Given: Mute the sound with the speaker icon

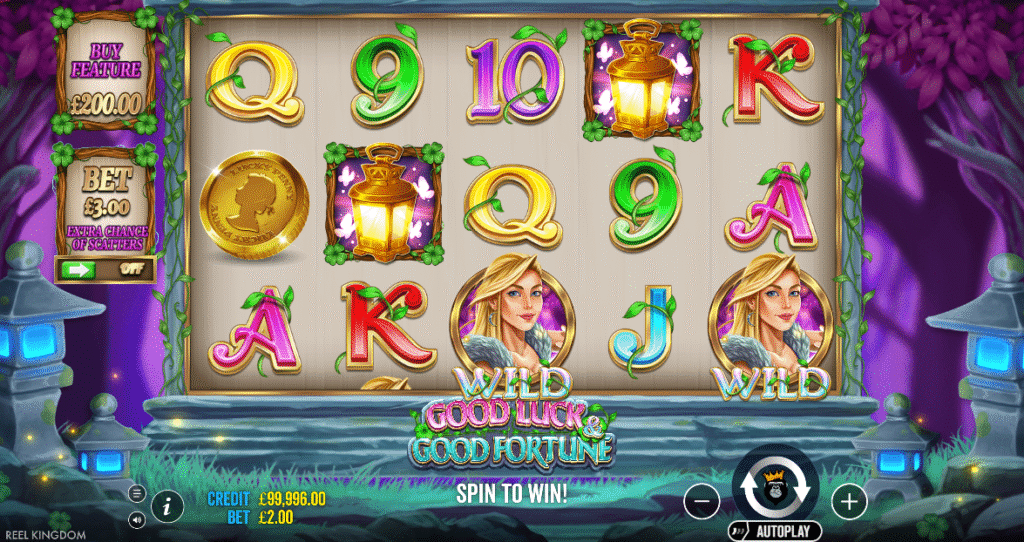Looking at the screenshot, I should pyautogui.click(x=137, y=519).
